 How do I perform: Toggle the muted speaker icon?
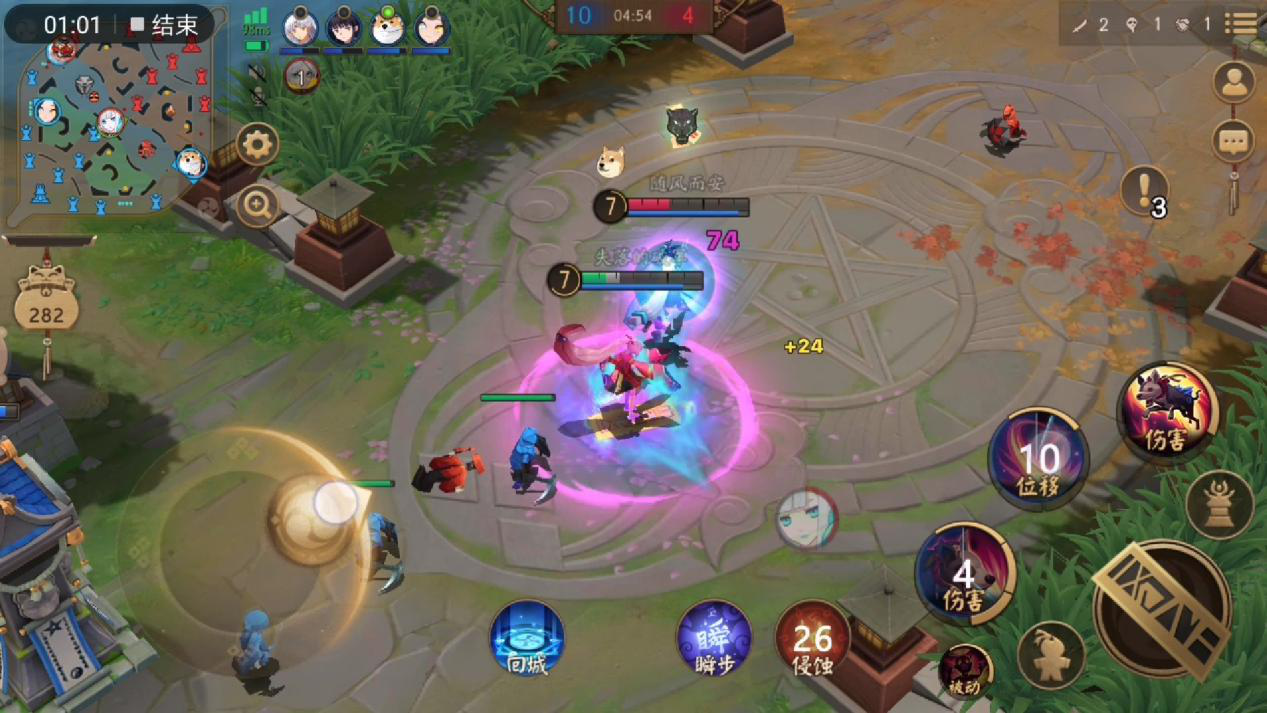point(257,73)
